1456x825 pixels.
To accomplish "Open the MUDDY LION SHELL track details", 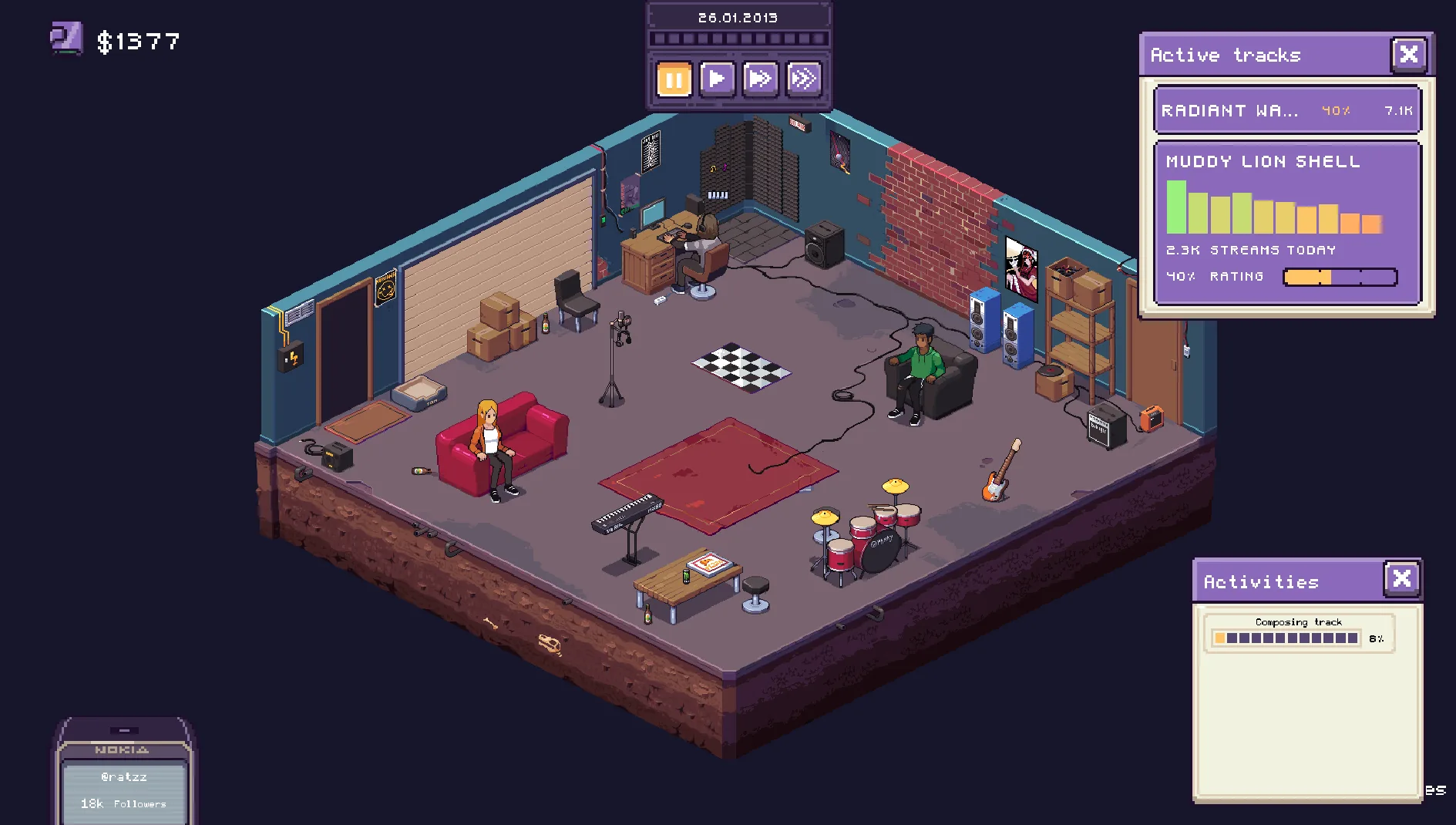I will click(1262, 162).
